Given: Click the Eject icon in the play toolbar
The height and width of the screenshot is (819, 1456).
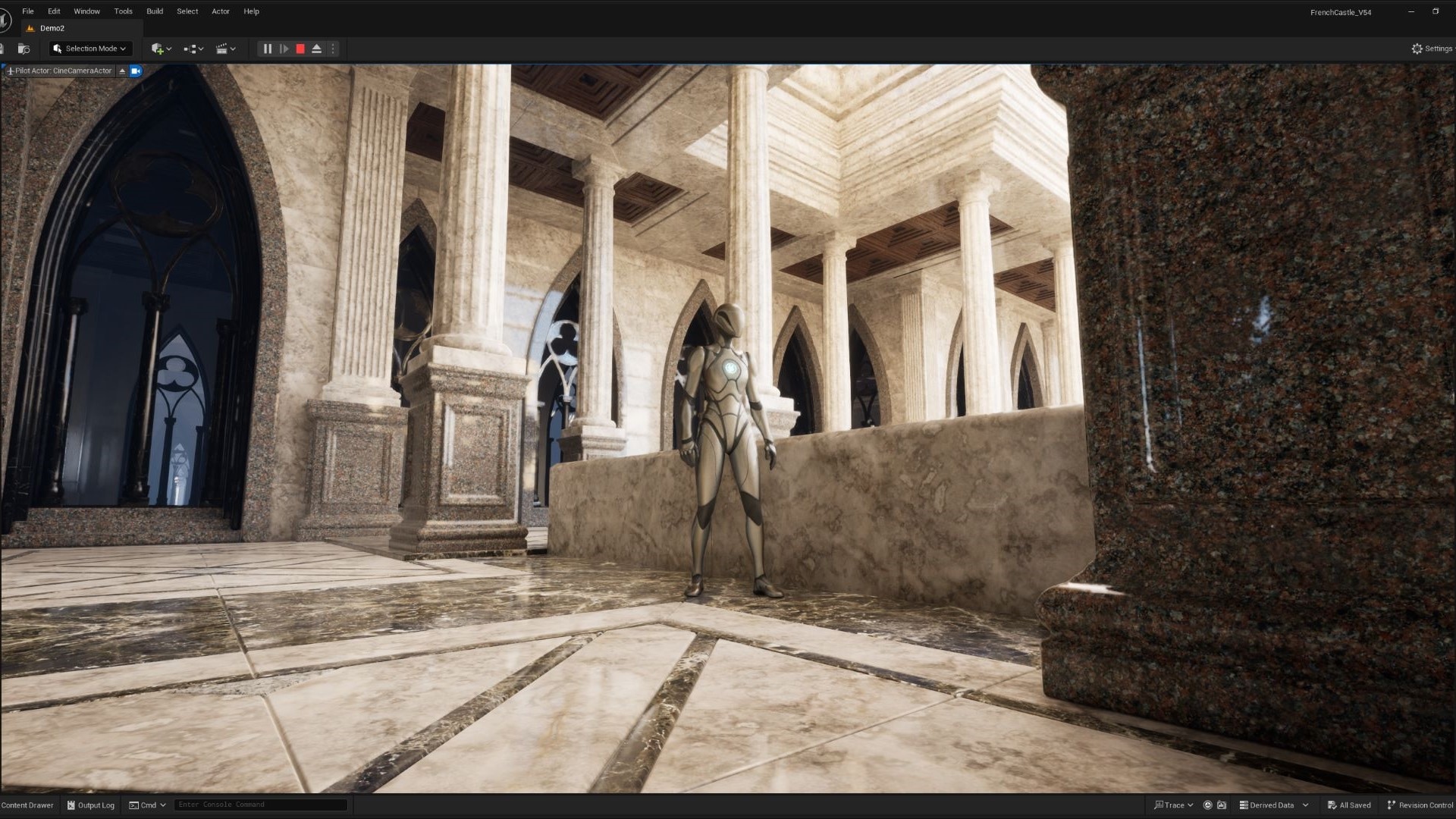Looking at the screenshot, I should pos(317,49).
